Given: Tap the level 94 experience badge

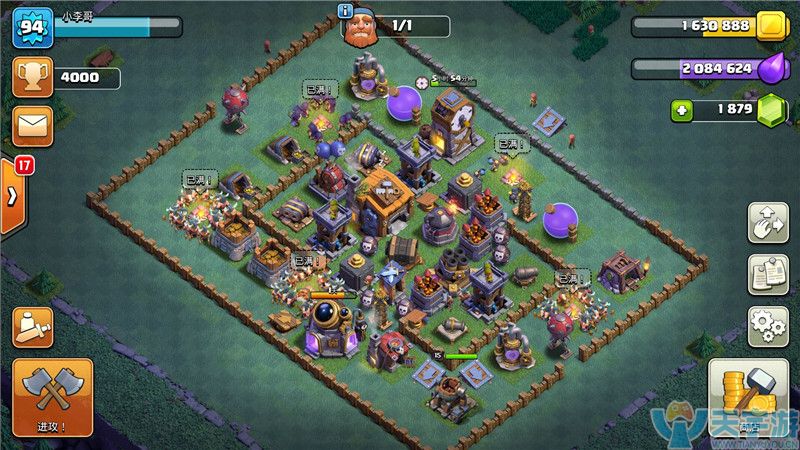Looking at the screenshot, I should click(32, 27).
